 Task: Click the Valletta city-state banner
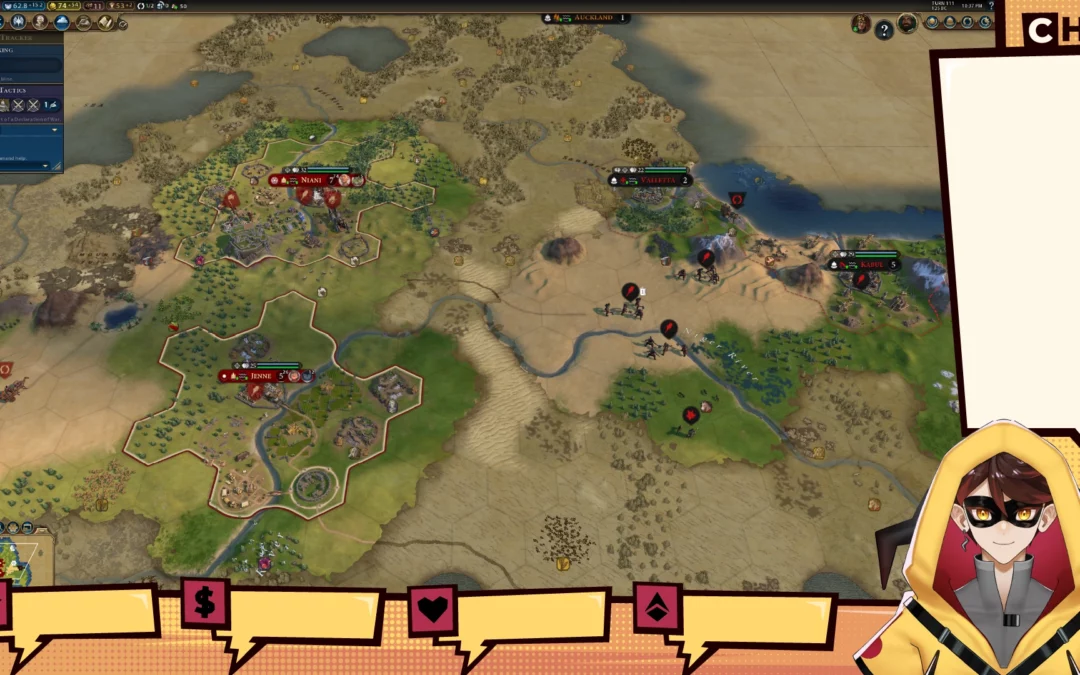[x=650, y=180]
